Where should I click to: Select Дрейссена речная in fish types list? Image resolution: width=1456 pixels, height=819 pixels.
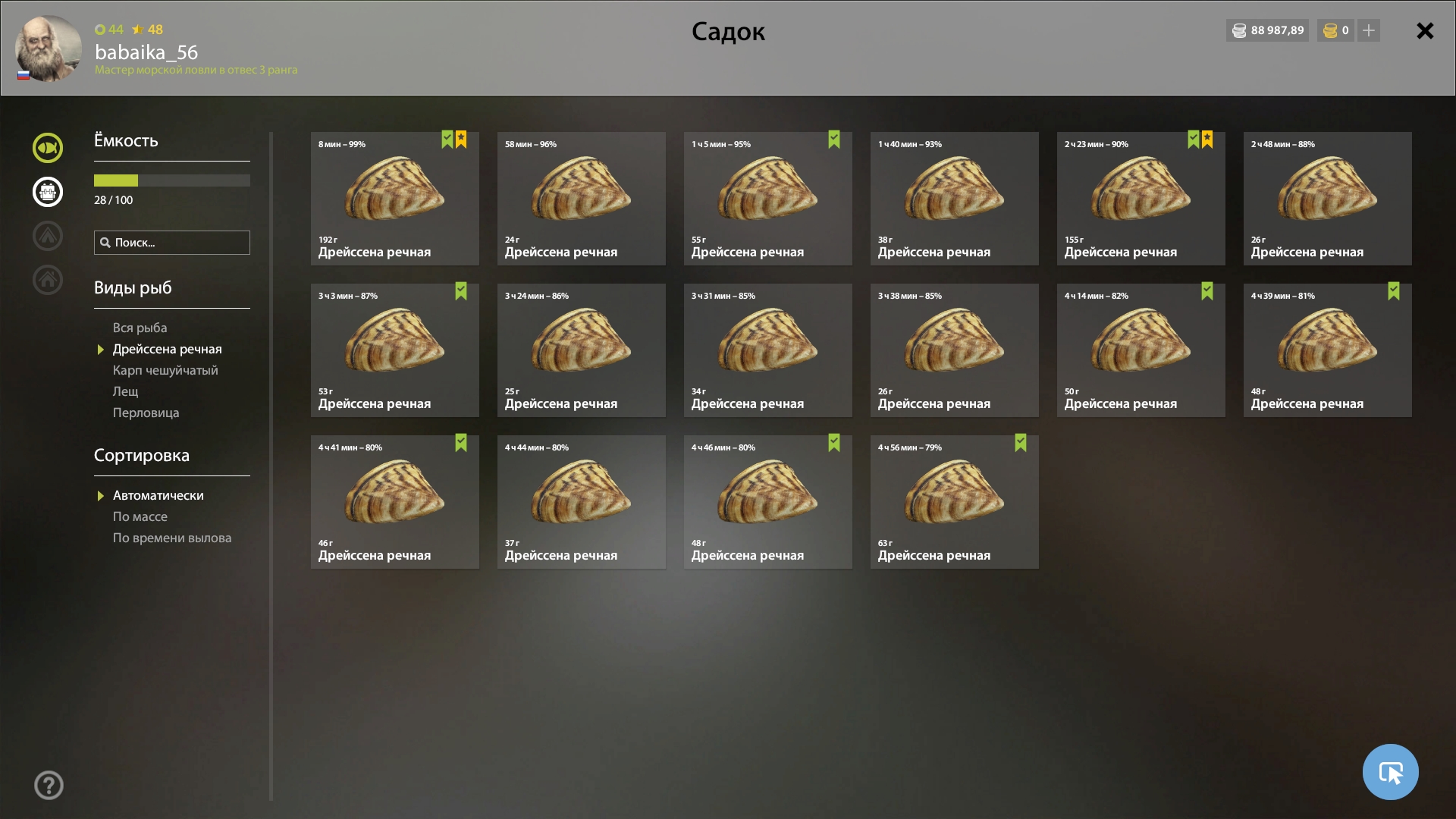(167, 349)
